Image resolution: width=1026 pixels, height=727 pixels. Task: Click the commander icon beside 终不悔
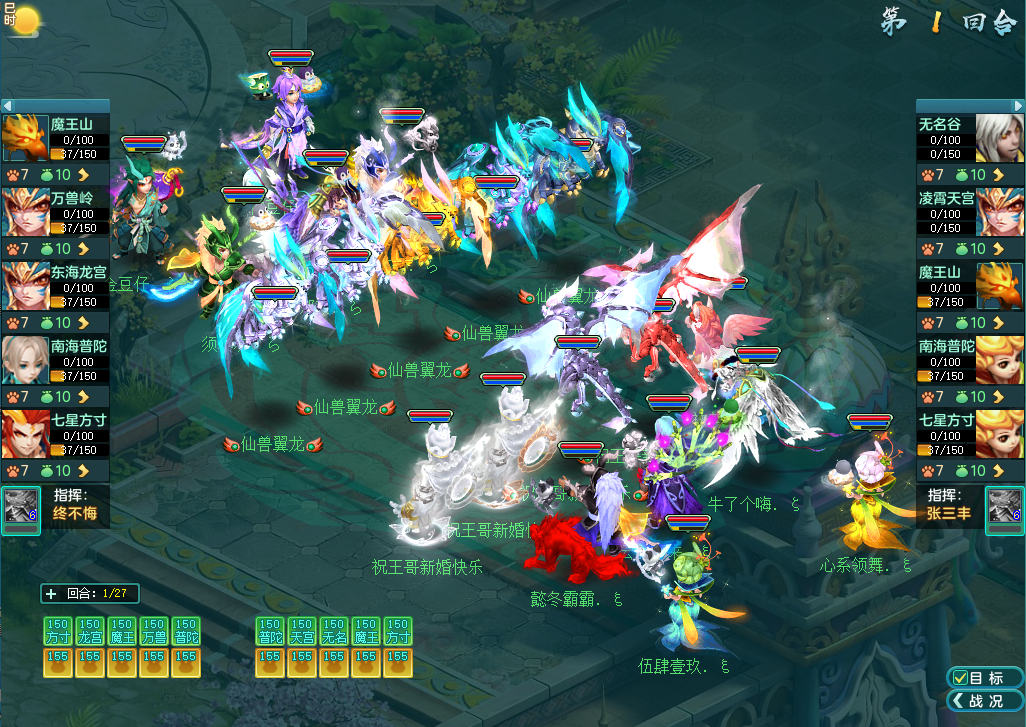point(21,508)
